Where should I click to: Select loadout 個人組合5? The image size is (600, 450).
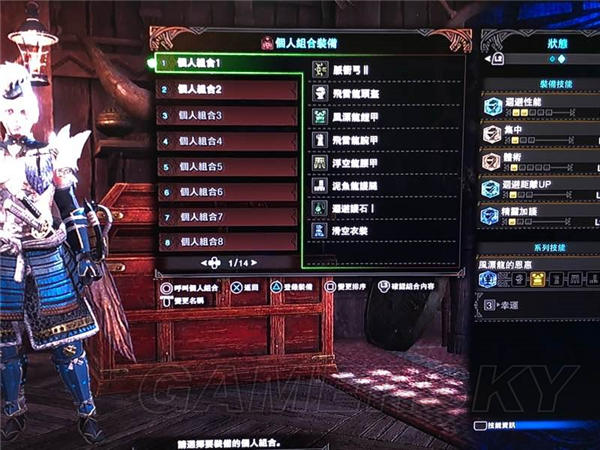[228, 166]
